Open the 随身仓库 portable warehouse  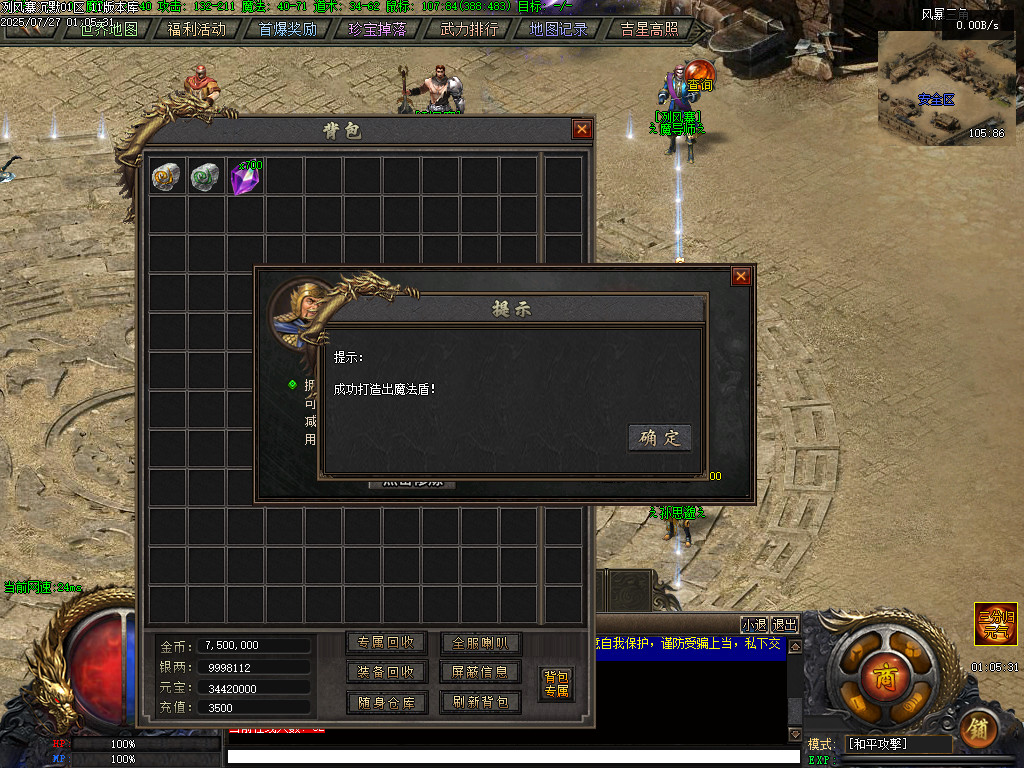pos(386,702)
